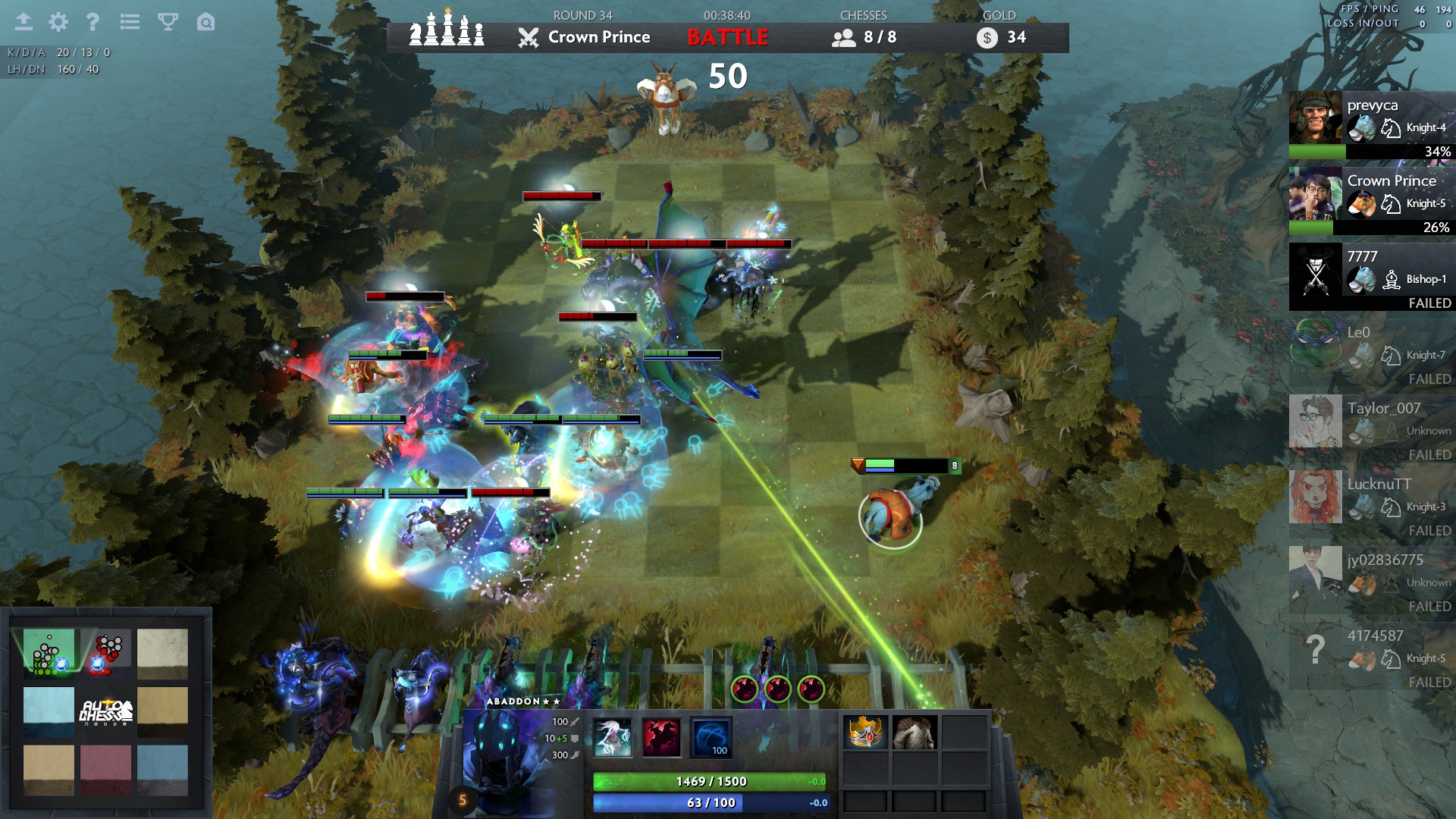Select the pale ghost woman ability icon

(612, 737)
